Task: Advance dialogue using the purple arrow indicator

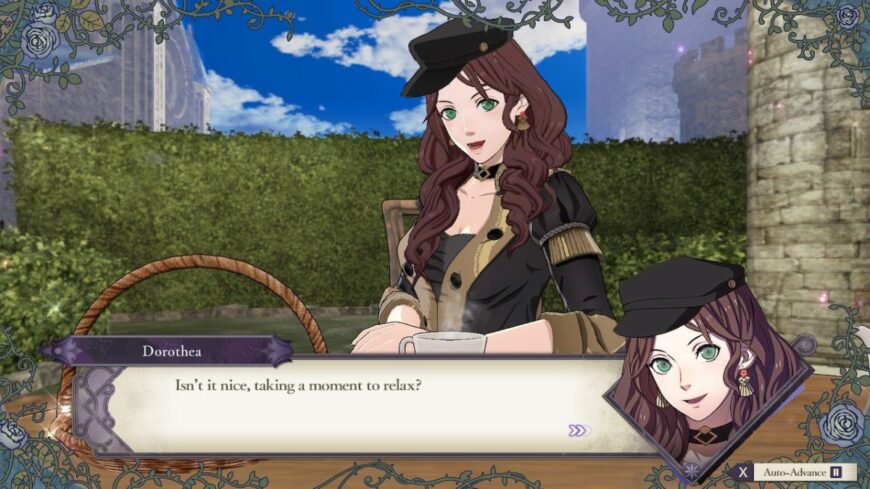Action: tap(578, 430)
